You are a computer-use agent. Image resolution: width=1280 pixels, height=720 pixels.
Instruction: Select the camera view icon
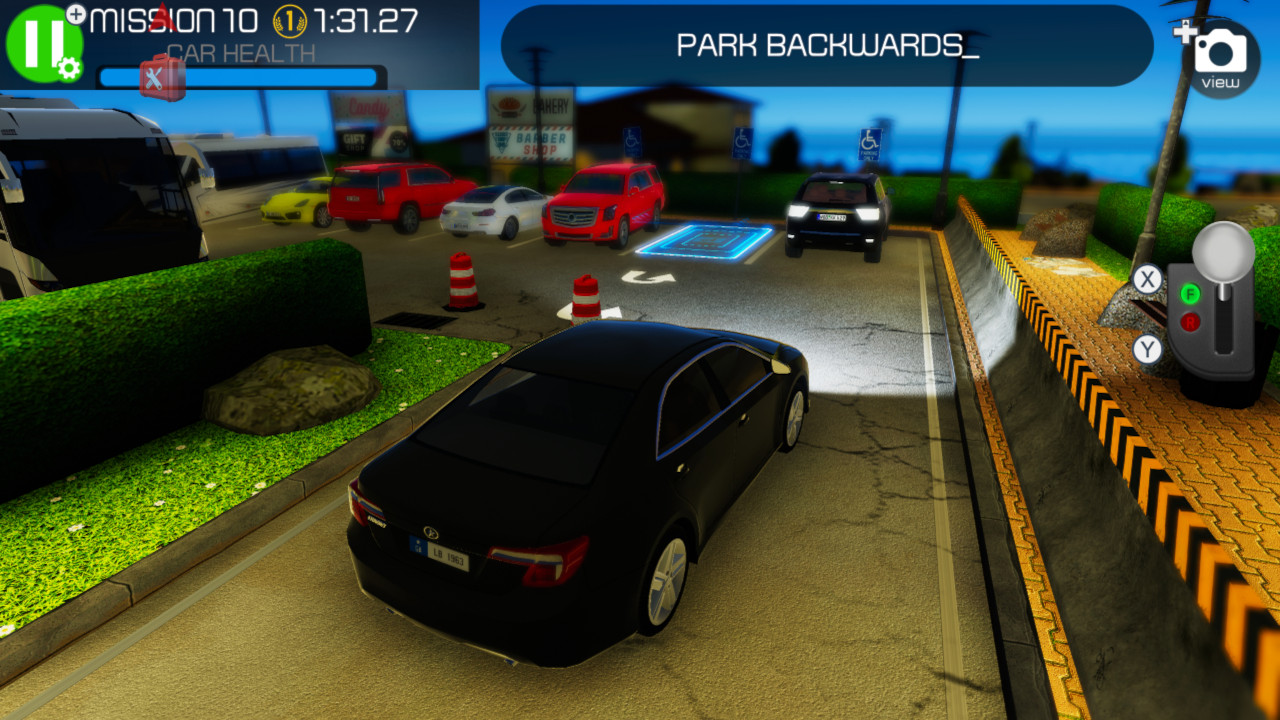[x=1222, y=50]
